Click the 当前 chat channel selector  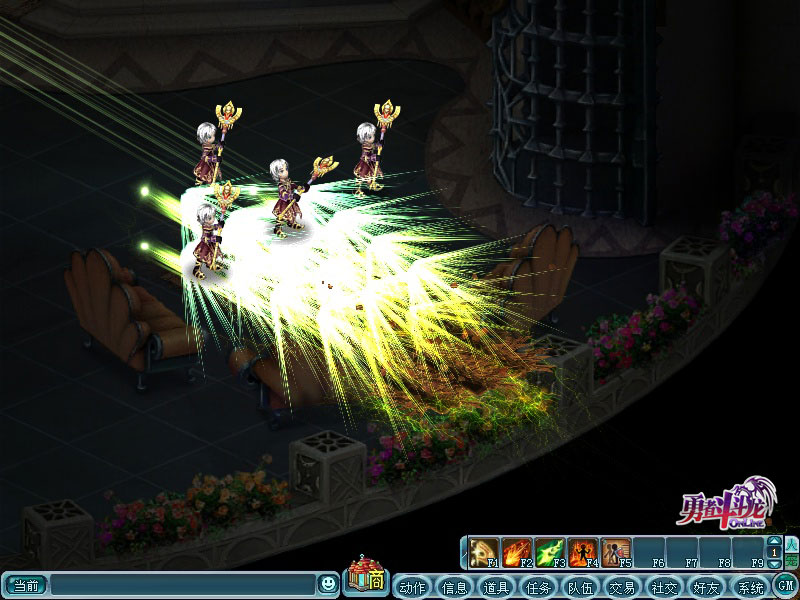pyautogui.click(x=24, y=585)
